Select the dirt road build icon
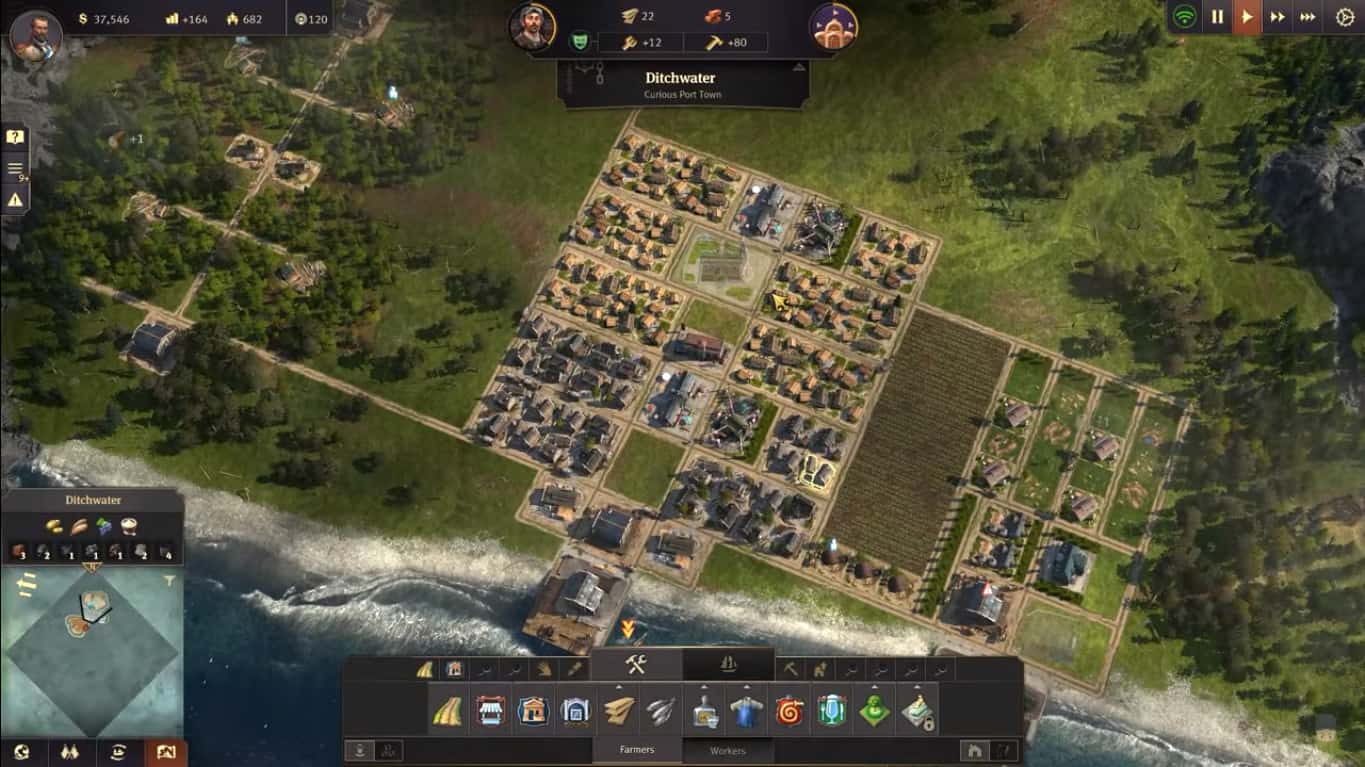The width and height of the screenshot is (1365, 767). [447, 711]
